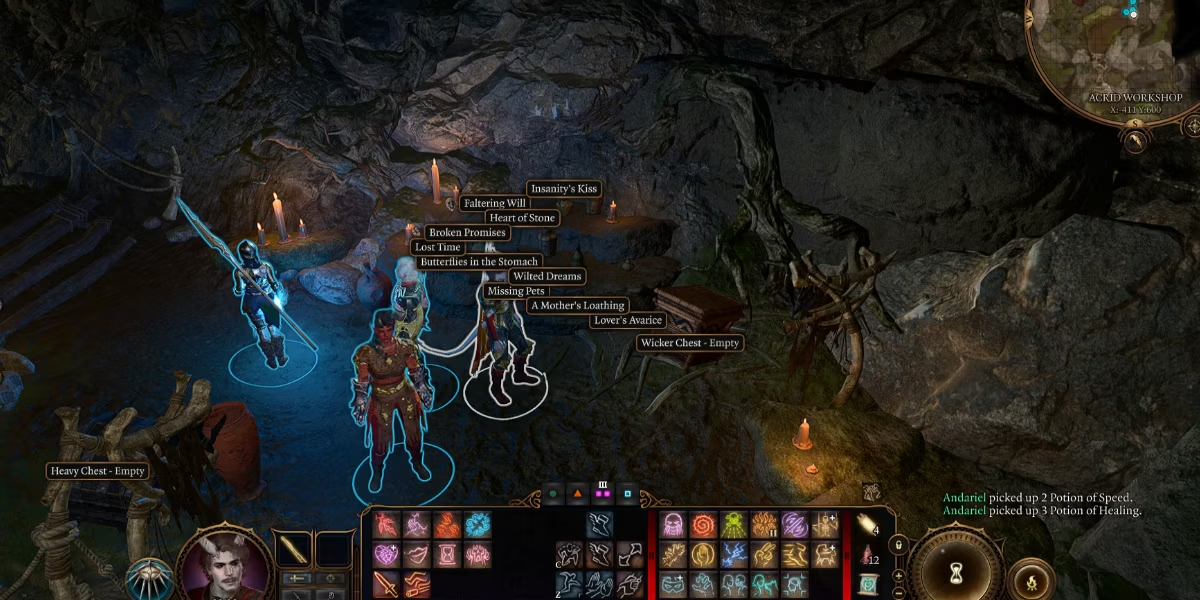Pick up A Mother's Loathing
This screenshot has width=1200, height=600.
tap(577, 306)
